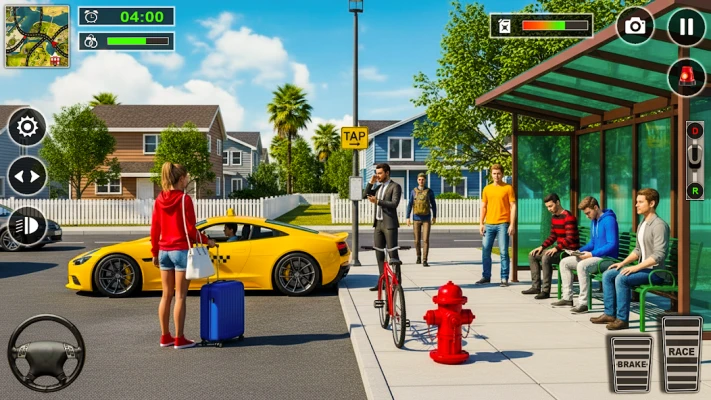This screenshot has width=711, height=400.
Task: Click the steering wheel control
Action: [x=46, y=352]
